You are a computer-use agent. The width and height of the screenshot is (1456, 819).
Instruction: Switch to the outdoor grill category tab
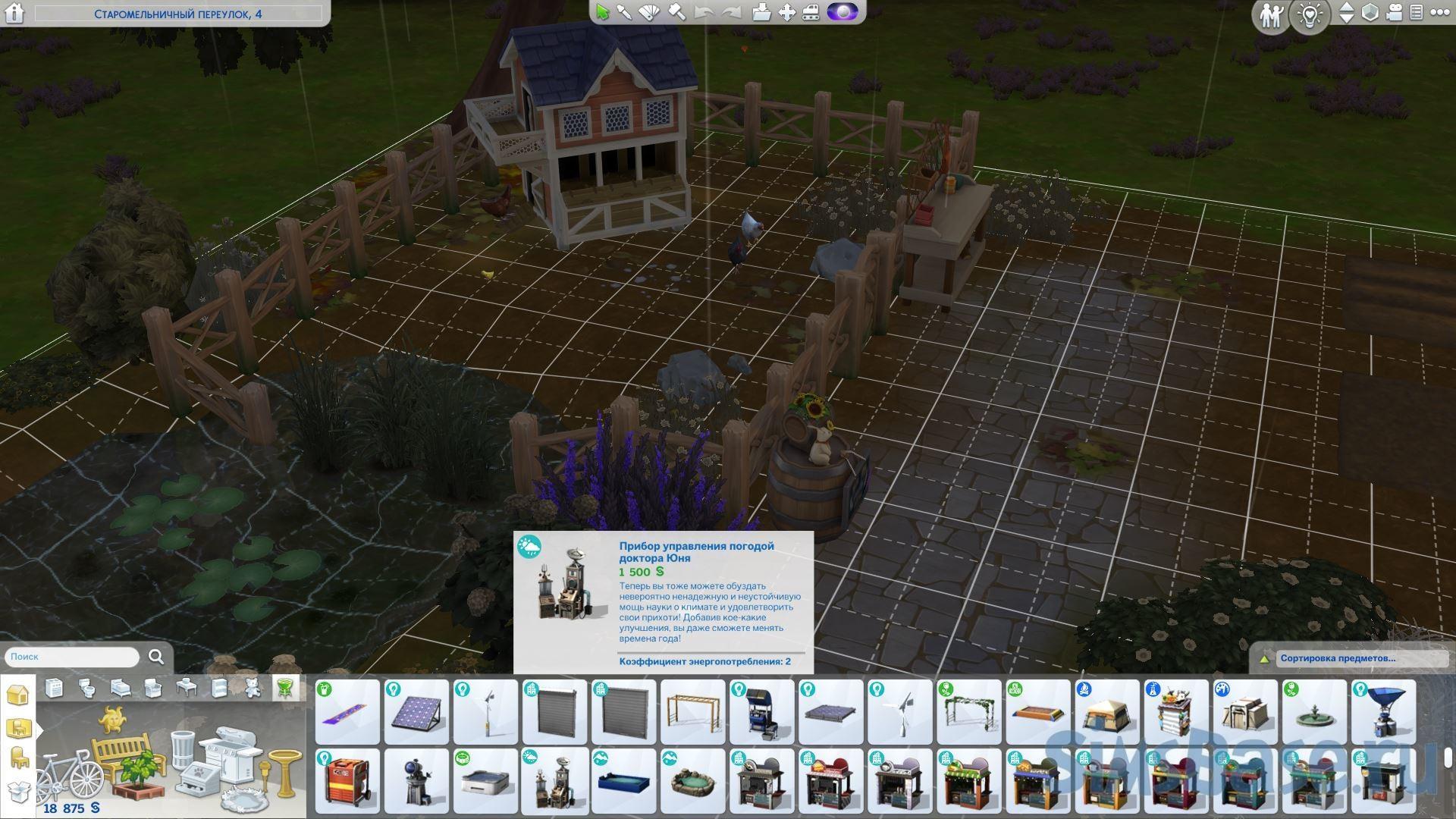click(x=284, y=688)
